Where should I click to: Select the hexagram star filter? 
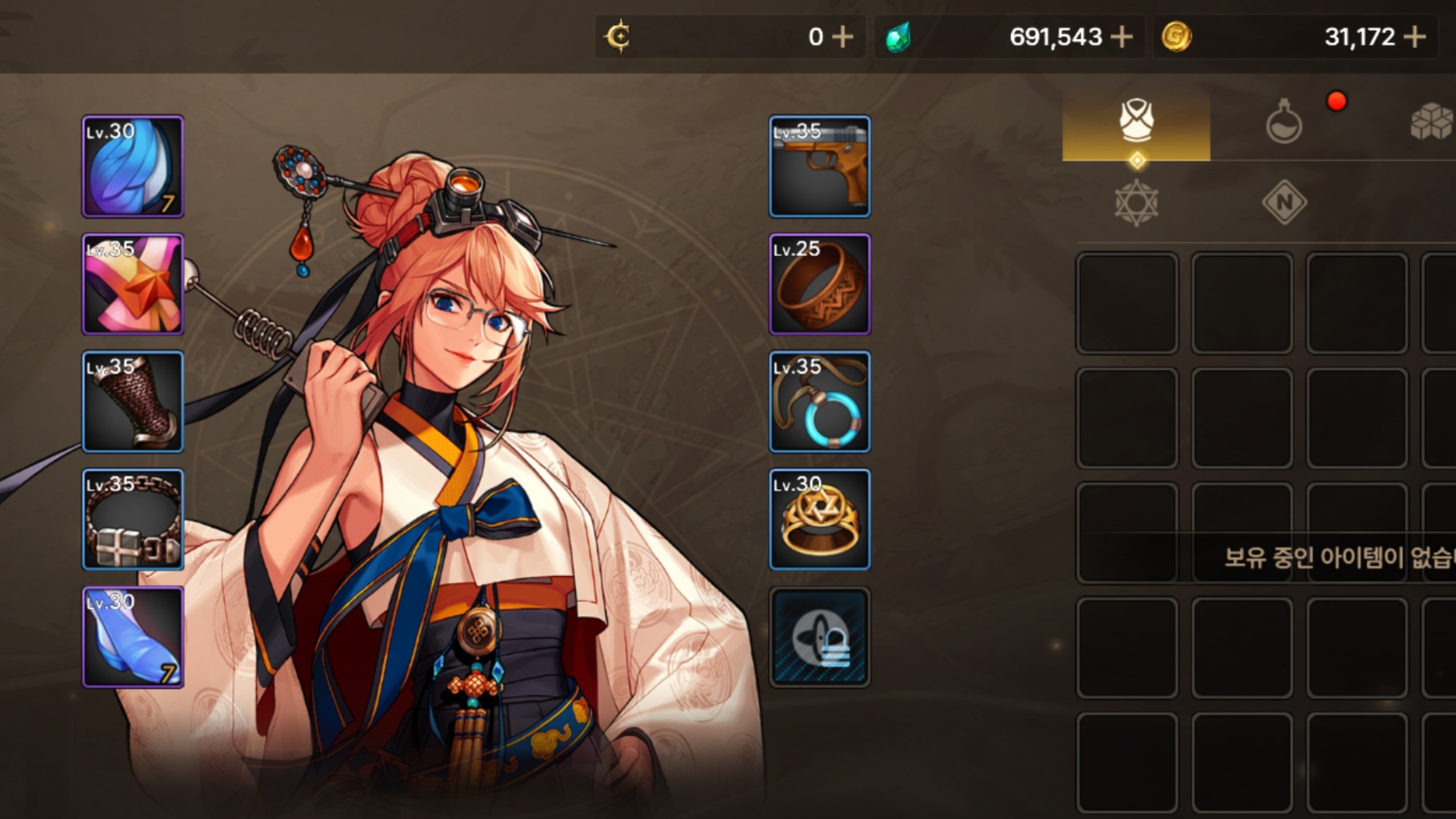1136,202
